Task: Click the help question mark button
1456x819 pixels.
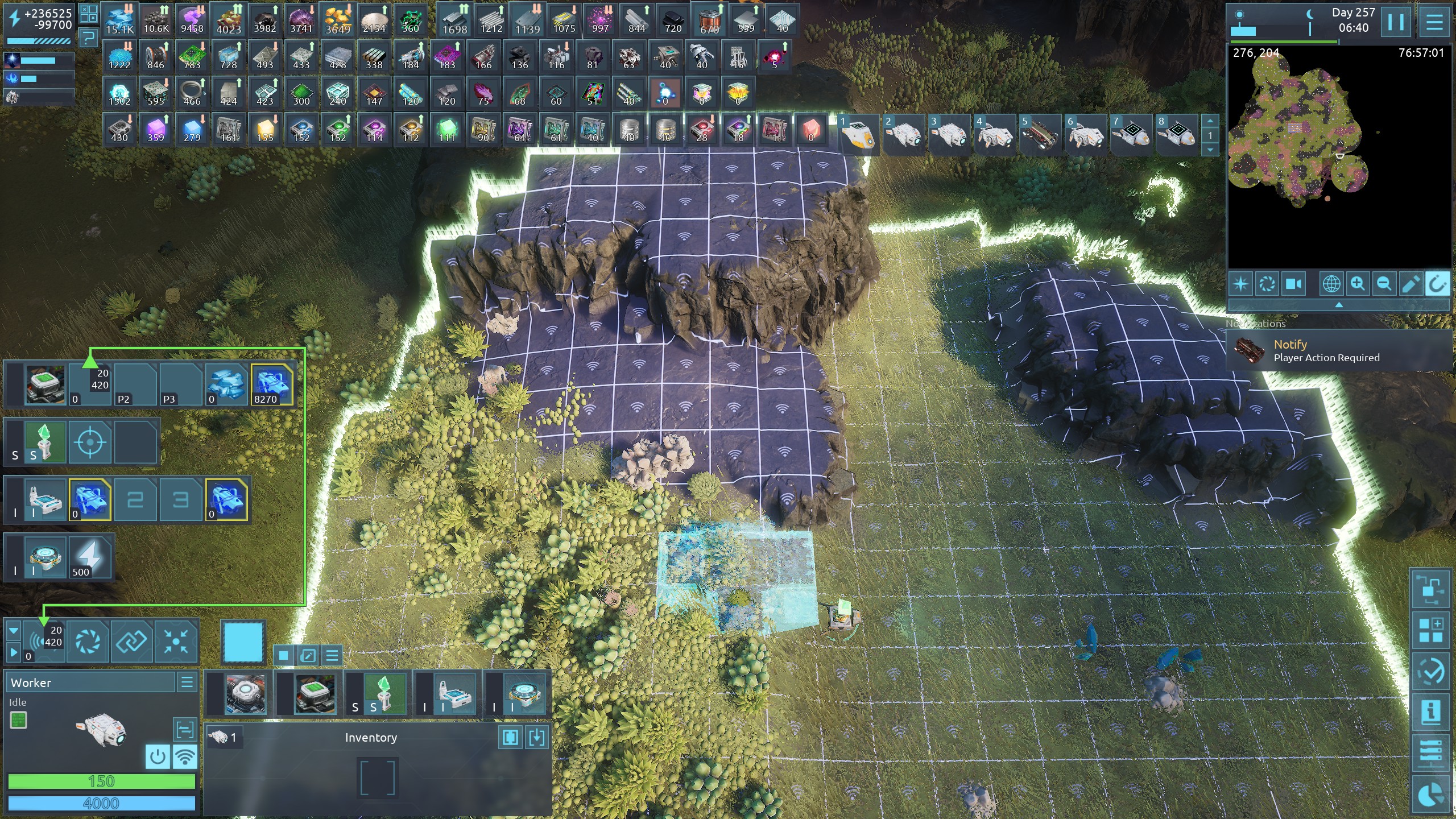Action: (x=88, y=39)
